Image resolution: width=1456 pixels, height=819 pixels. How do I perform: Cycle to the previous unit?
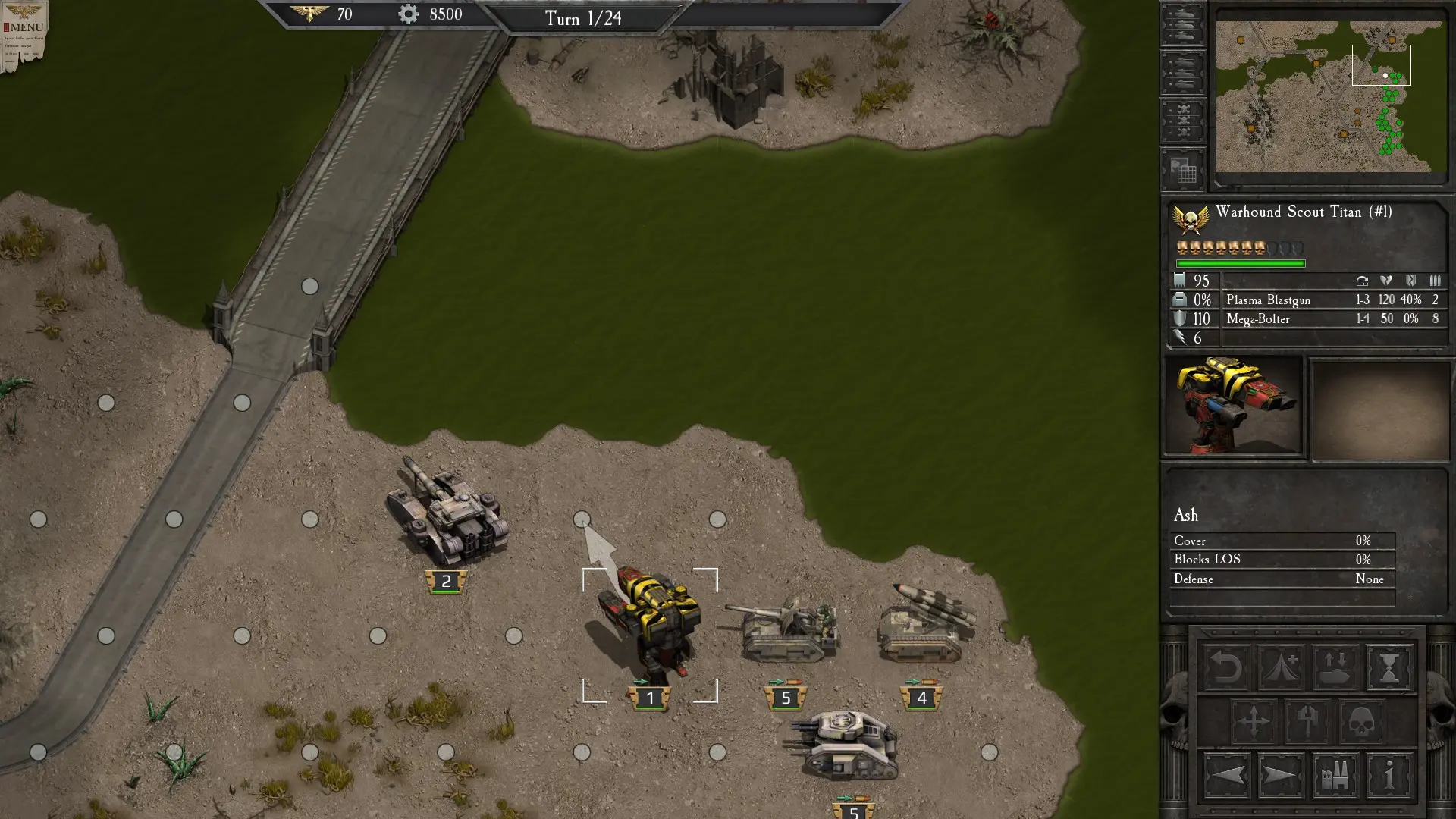pyautogui.click(x=1226, y=776)
